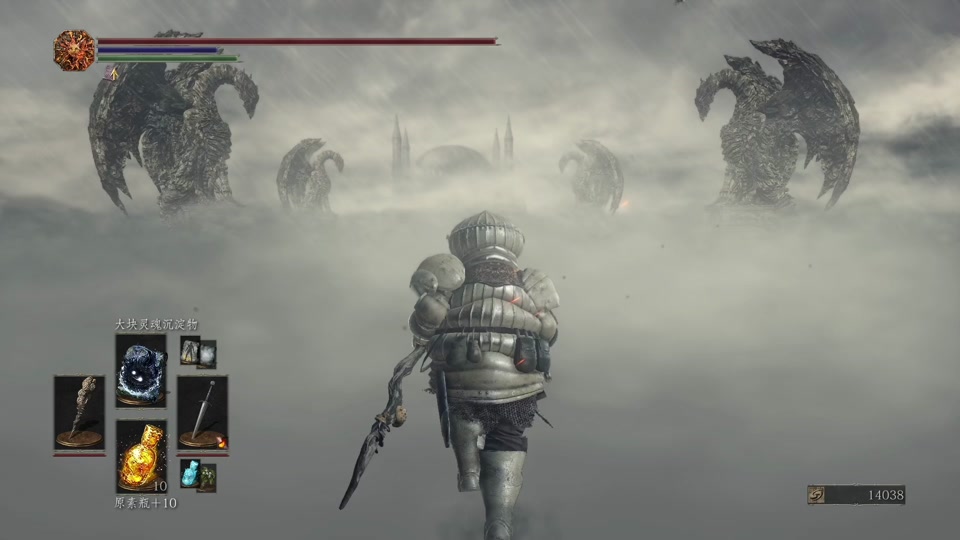The height and width of the screenshot is (540, 960).
Task: Click the purple buff status icon
Action: tap(111, 73)
